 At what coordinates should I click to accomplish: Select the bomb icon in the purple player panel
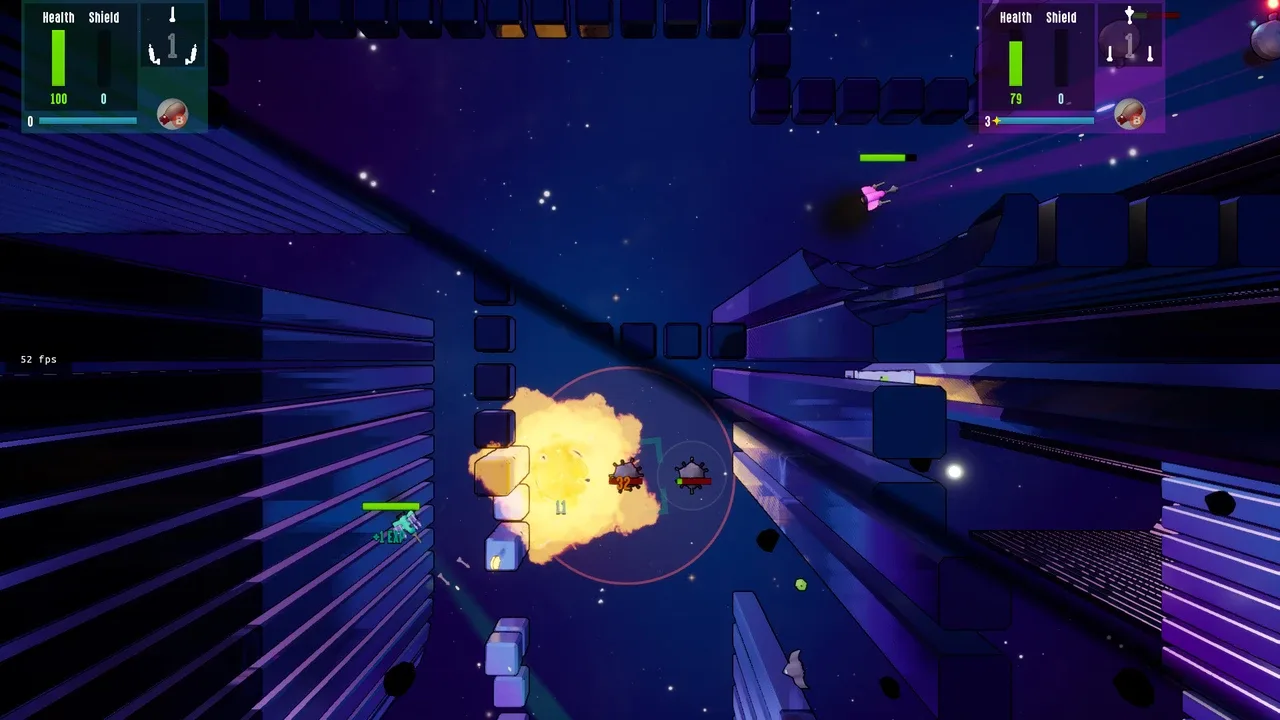click(x=1130, y=115)
